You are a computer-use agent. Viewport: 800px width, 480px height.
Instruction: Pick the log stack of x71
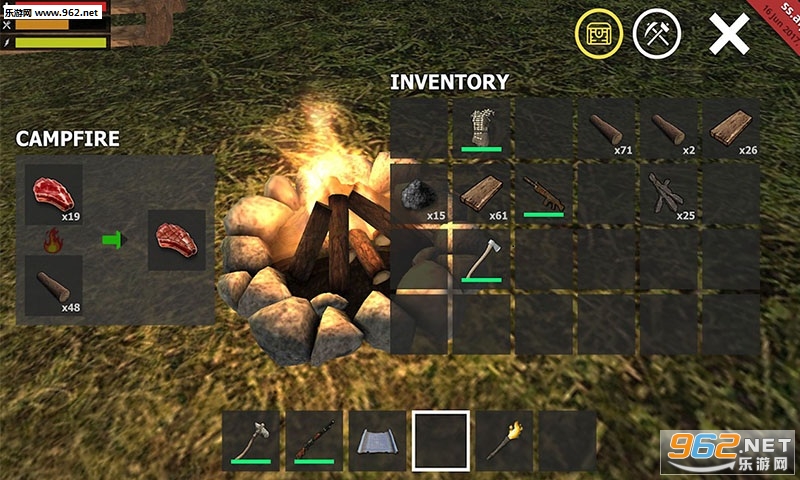pyautogui.click(x=607, y=127)
